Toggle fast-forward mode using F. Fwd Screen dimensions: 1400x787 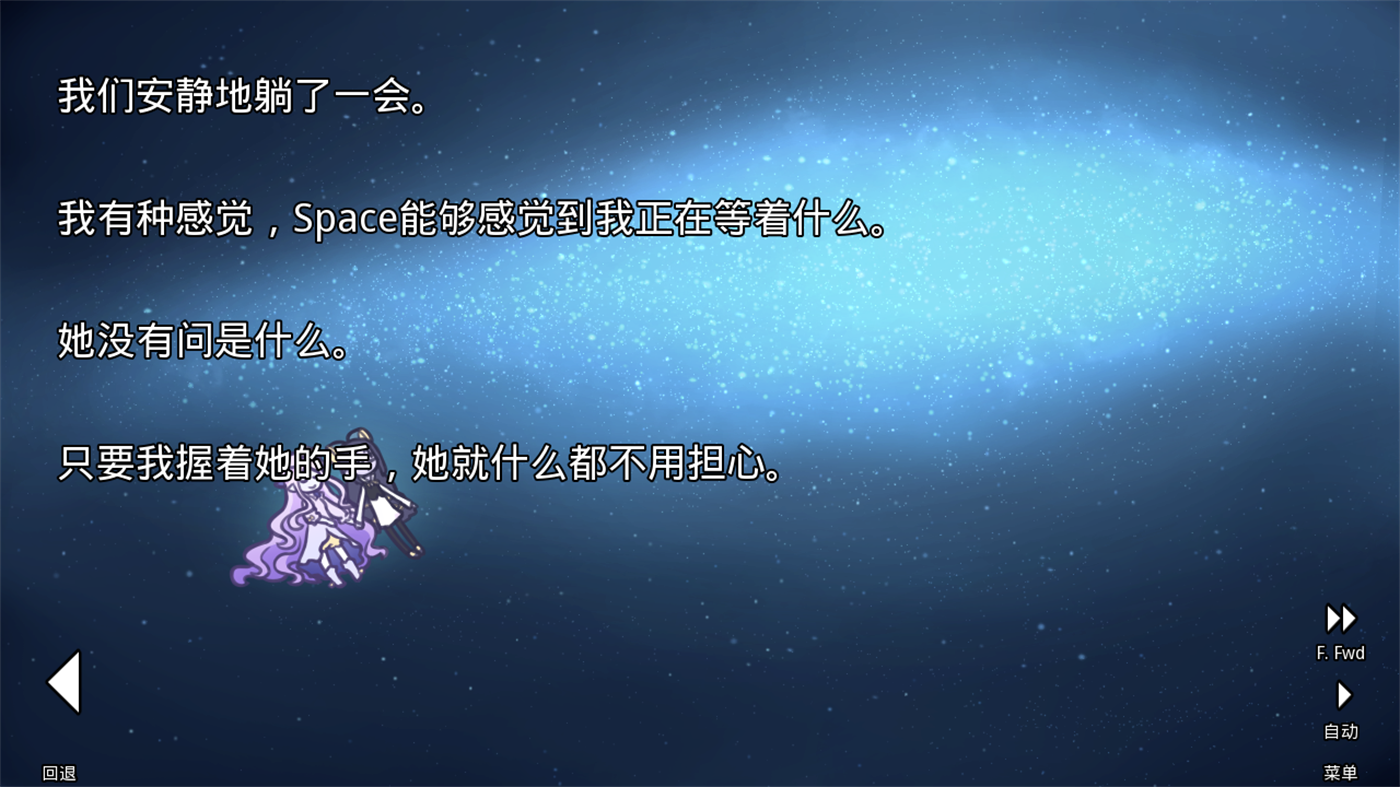point(1340,653)
